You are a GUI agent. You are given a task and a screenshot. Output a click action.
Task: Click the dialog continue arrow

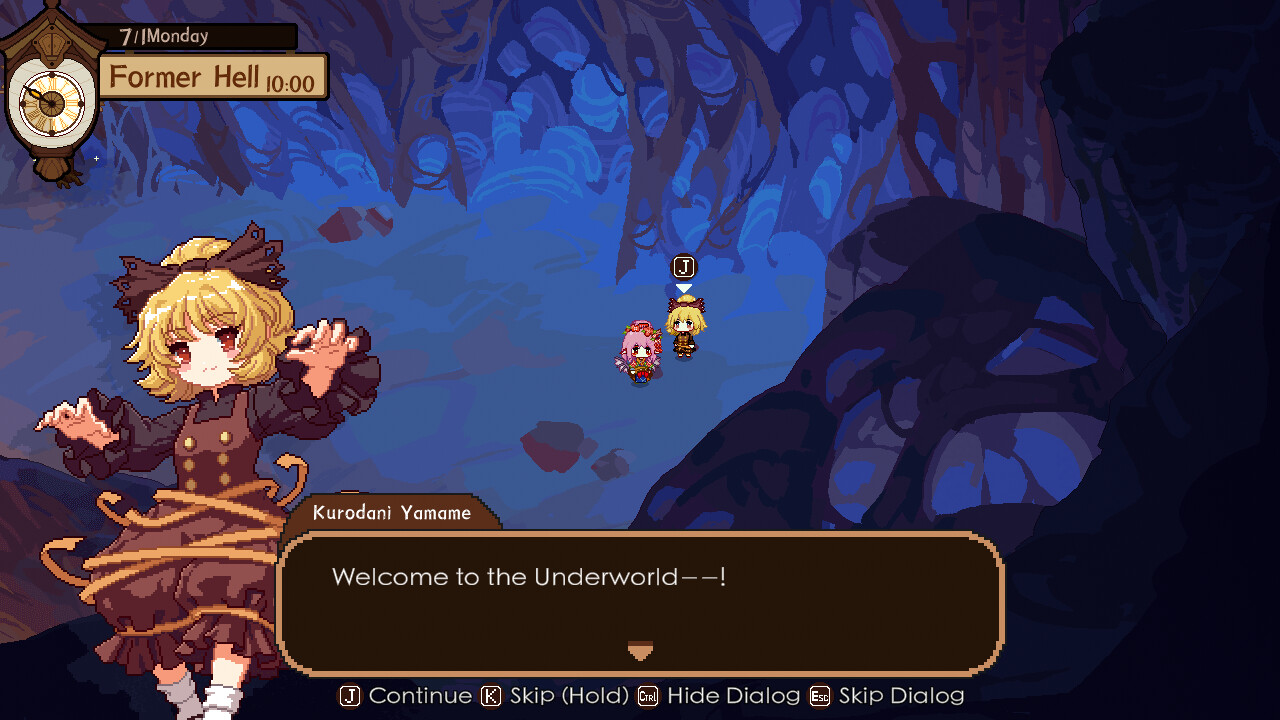coord(640,652)
